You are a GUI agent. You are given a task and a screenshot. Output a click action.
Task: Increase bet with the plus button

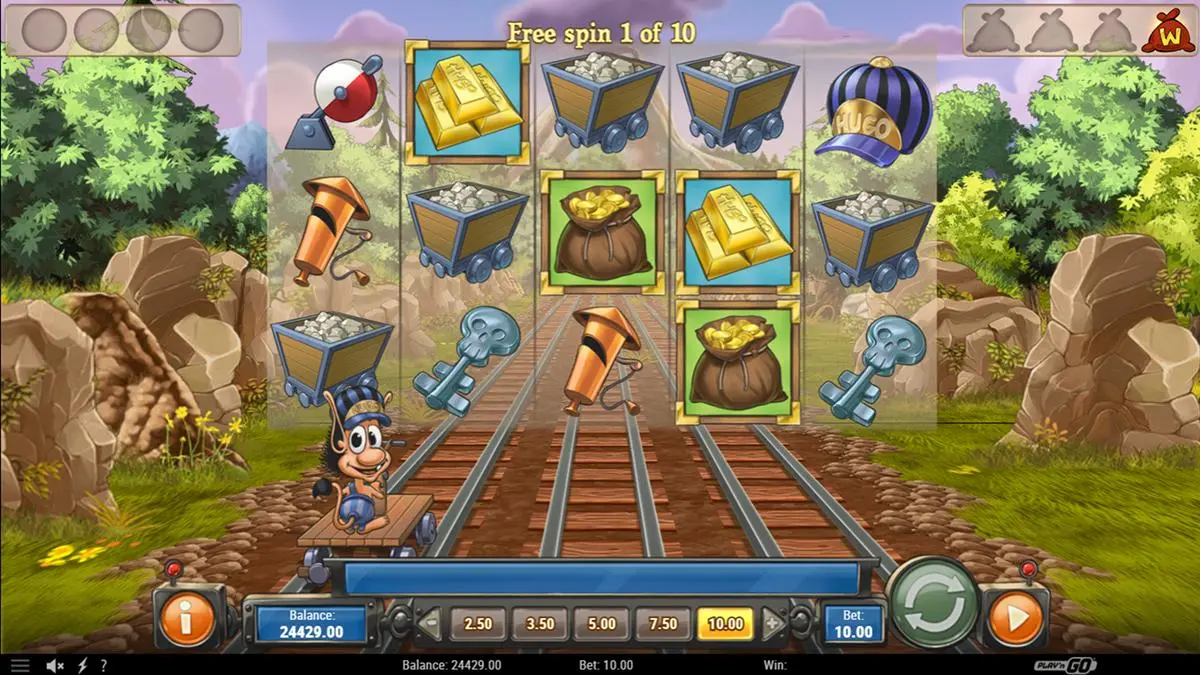[x=772, y=625]
